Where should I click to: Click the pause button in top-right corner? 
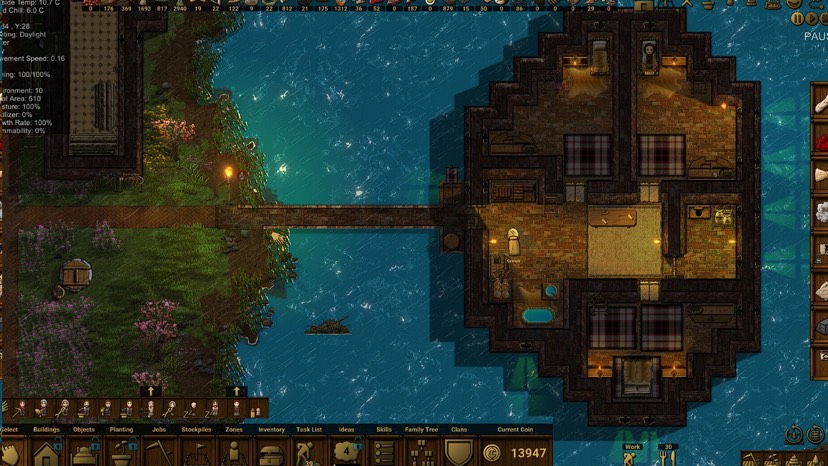(797, 18)
